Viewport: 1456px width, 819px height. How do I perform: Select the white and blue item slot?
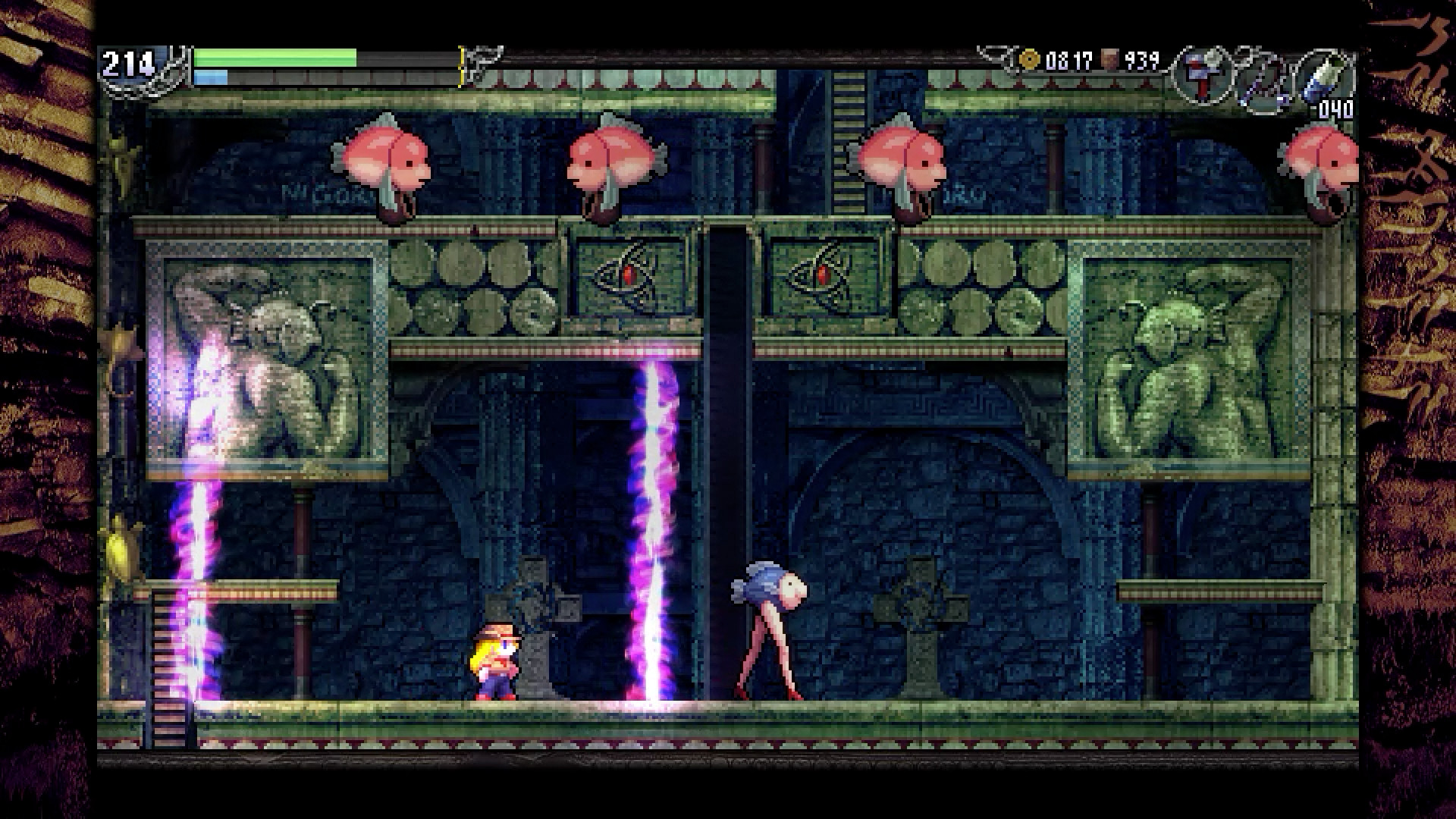coord(1324,76)
